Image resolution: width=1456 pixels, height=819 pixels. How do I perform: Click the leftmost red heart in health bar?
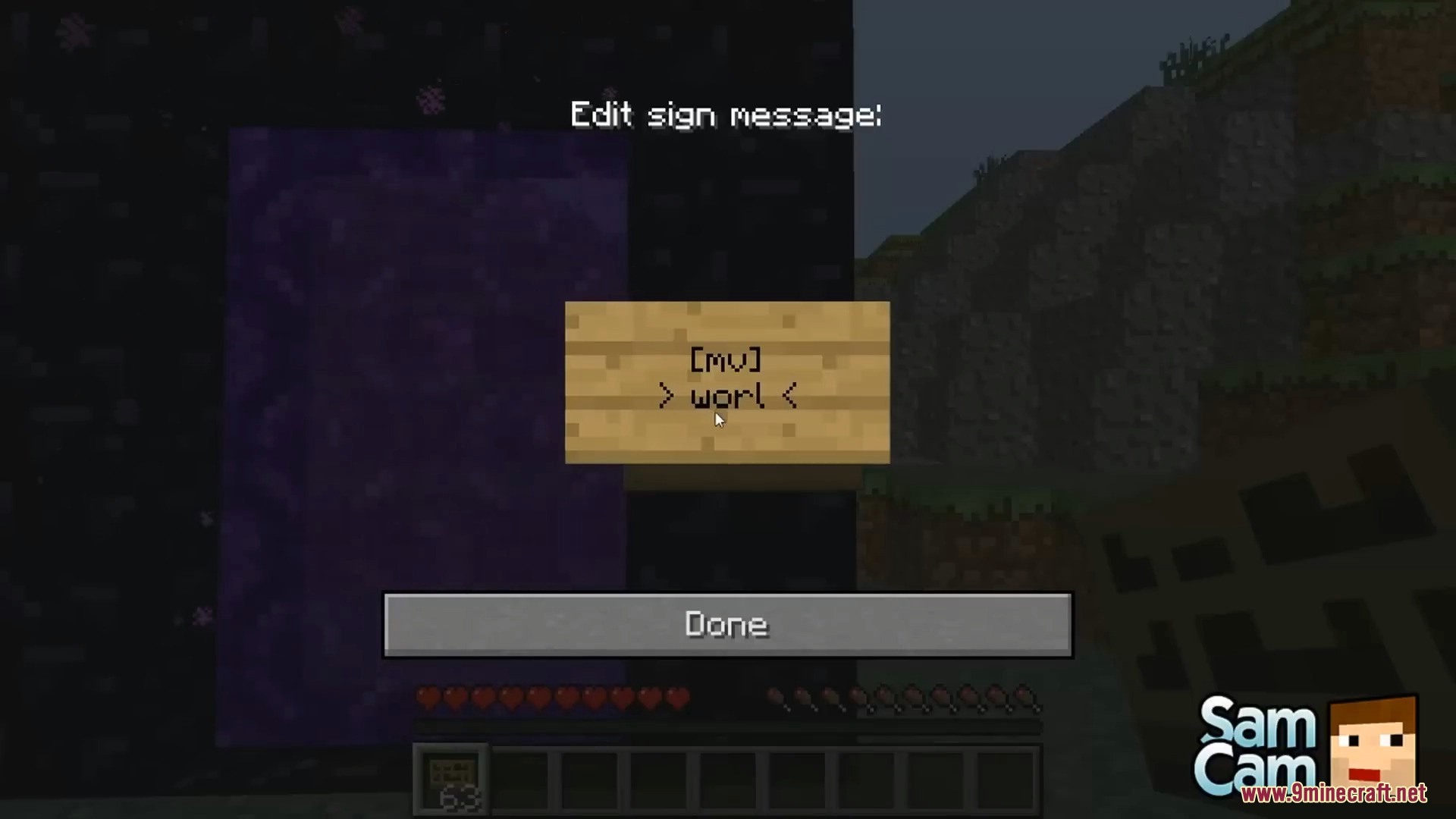pos(427,698)
